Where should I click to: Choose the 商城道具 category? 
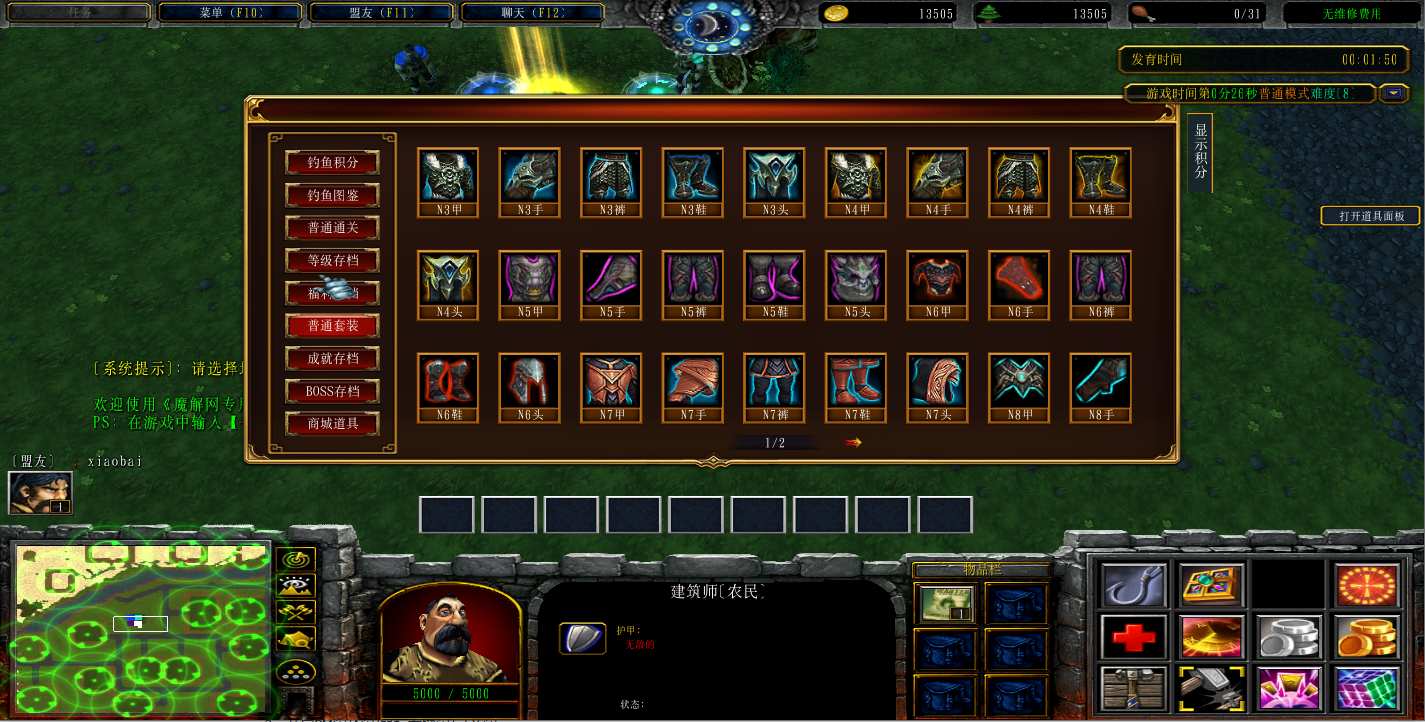click(x=333, y=424)
